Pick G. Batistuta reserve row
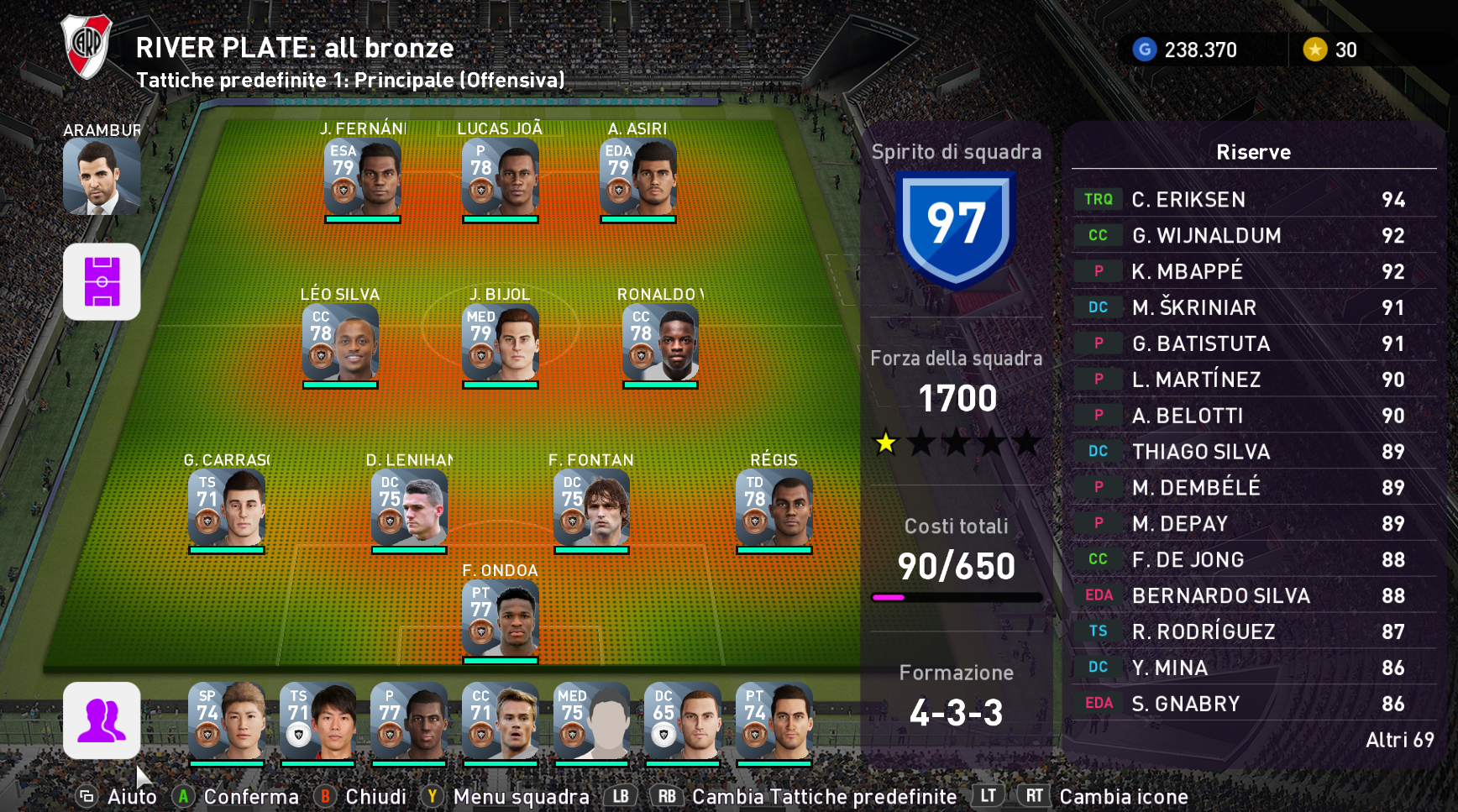This screenshot has width=1458, height=812. click(1253, 343)
